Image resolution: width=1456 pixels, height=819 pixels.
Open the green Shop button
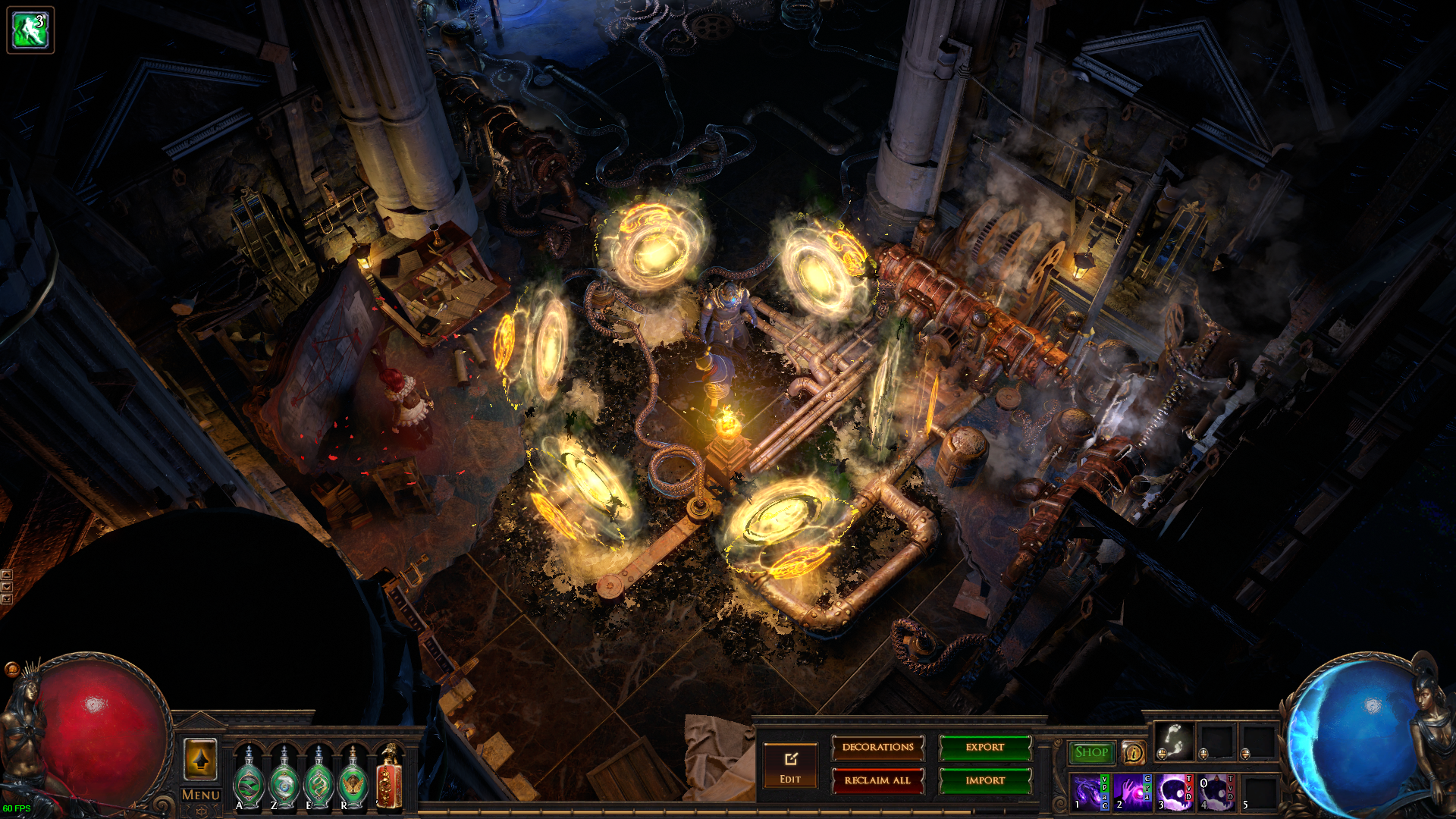pos(1091,752)
